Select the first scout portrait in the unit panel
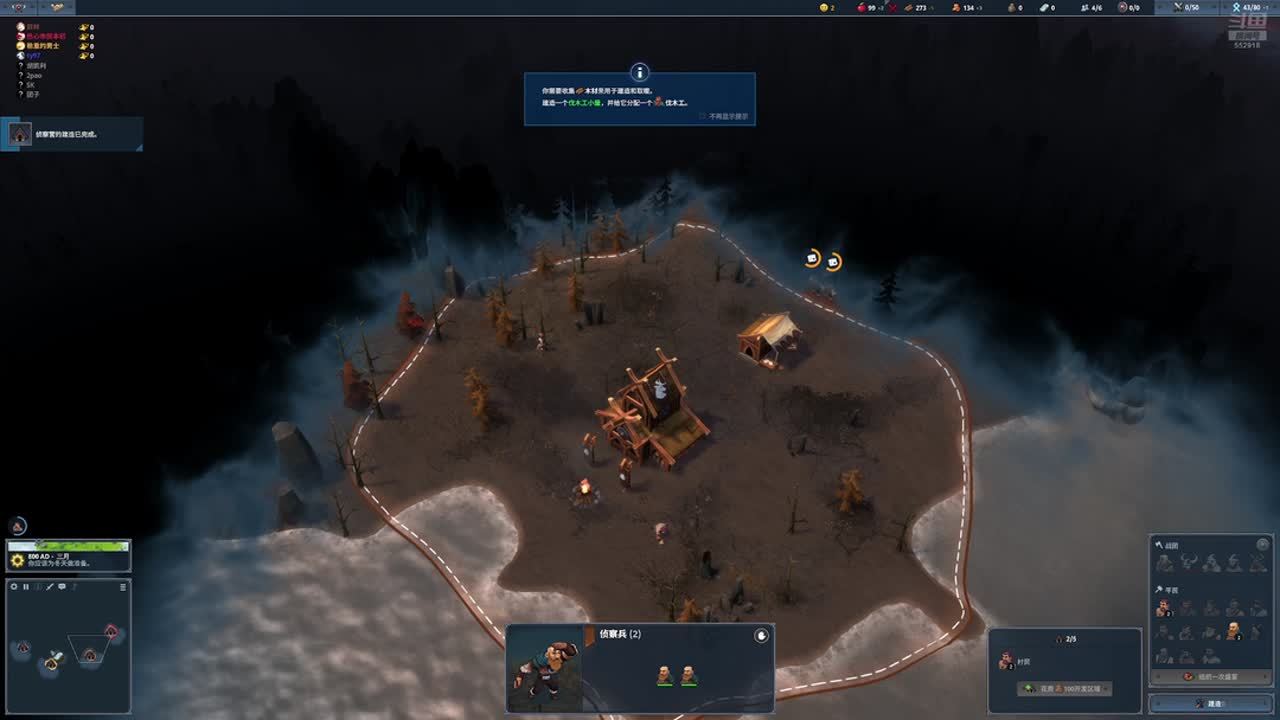This screenshot has height=720, width=1280. tap(664, 676)
